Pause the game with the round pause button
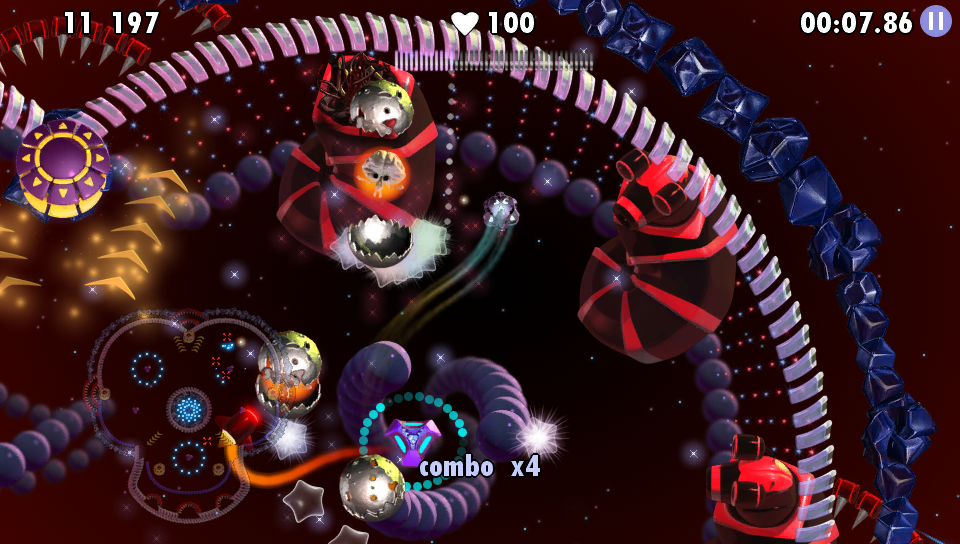This screenshot has width=960, height=544. click(935, 21)
